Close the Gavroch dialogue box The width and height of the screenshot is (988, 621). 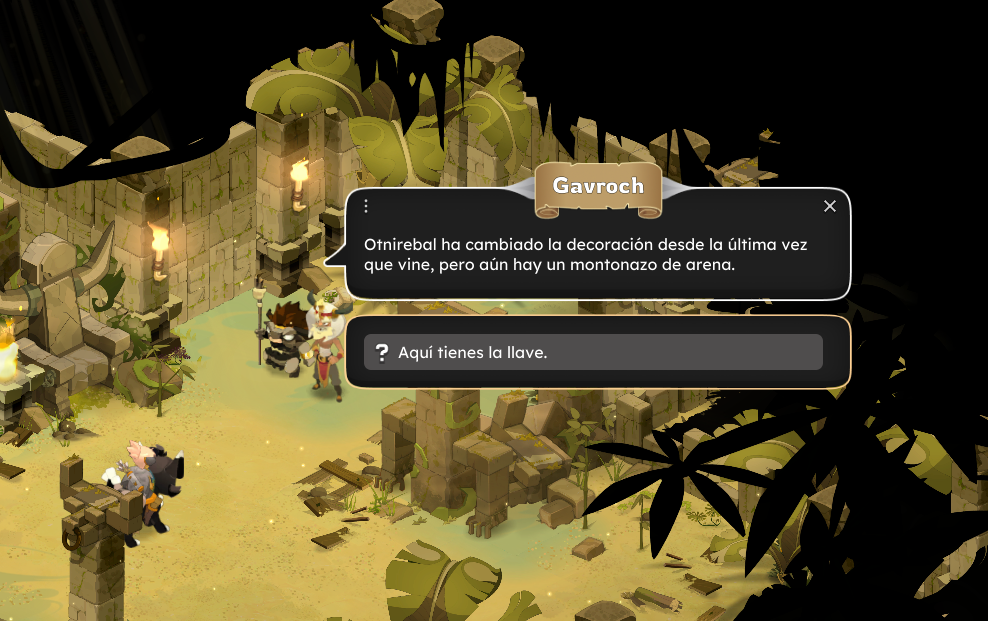(829, 206)
